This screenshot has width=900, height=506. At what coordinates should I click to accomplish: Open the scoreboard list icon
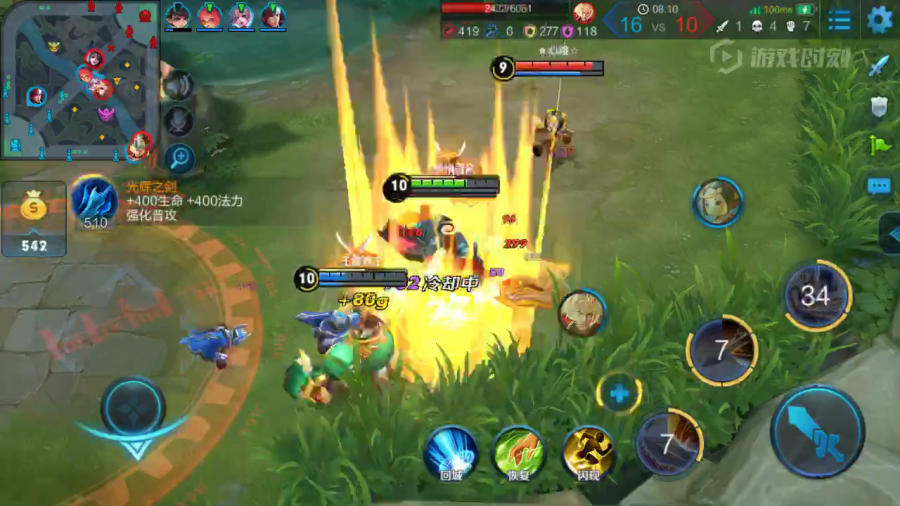tap(840, 19)
